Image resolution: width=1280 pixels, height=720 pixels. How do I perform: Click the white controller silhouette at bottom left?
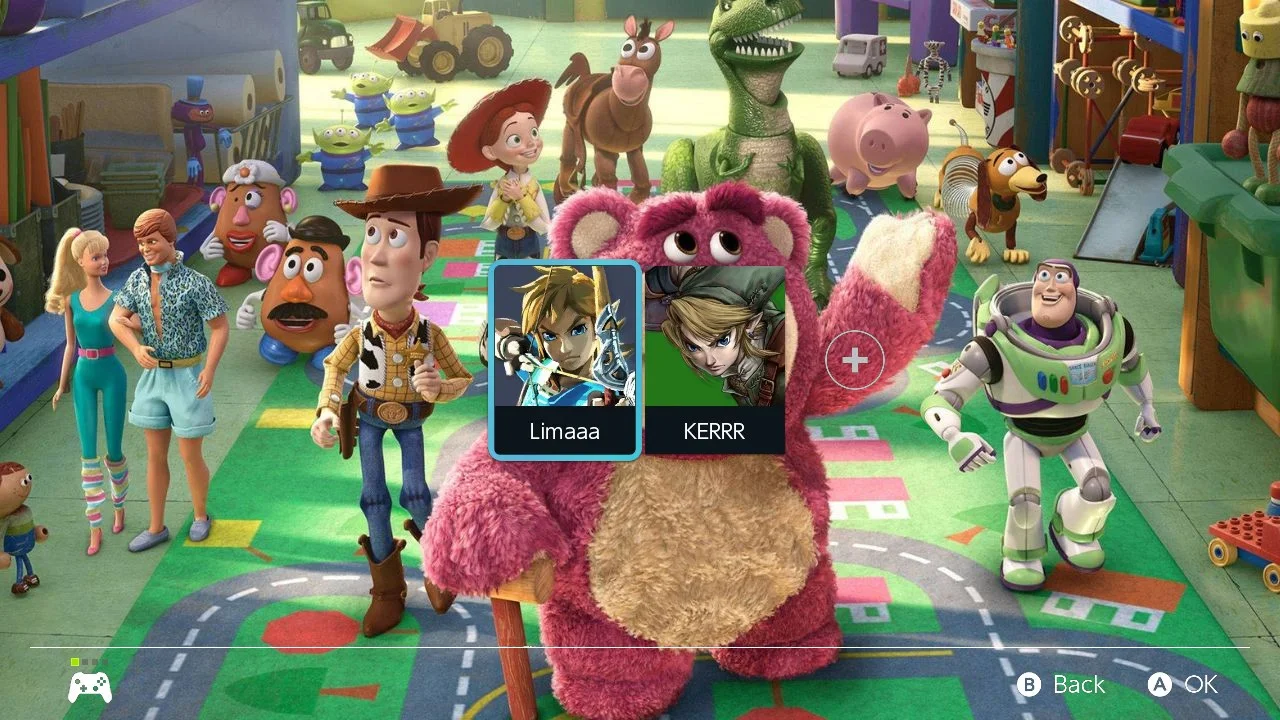(90, 687)
